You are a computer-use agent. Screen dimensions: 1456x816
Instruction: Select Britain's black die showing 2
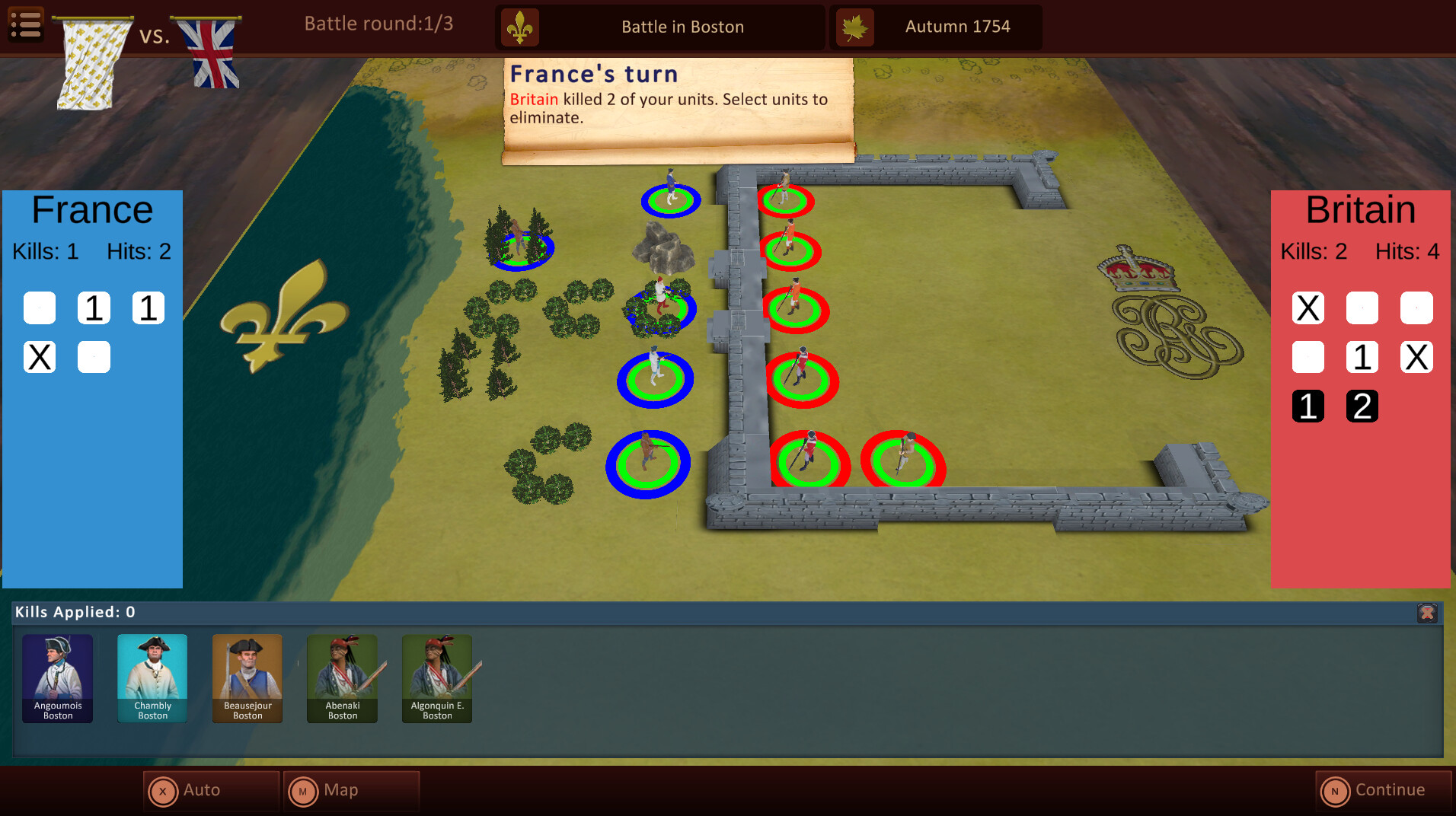(x=1362, y=406)
